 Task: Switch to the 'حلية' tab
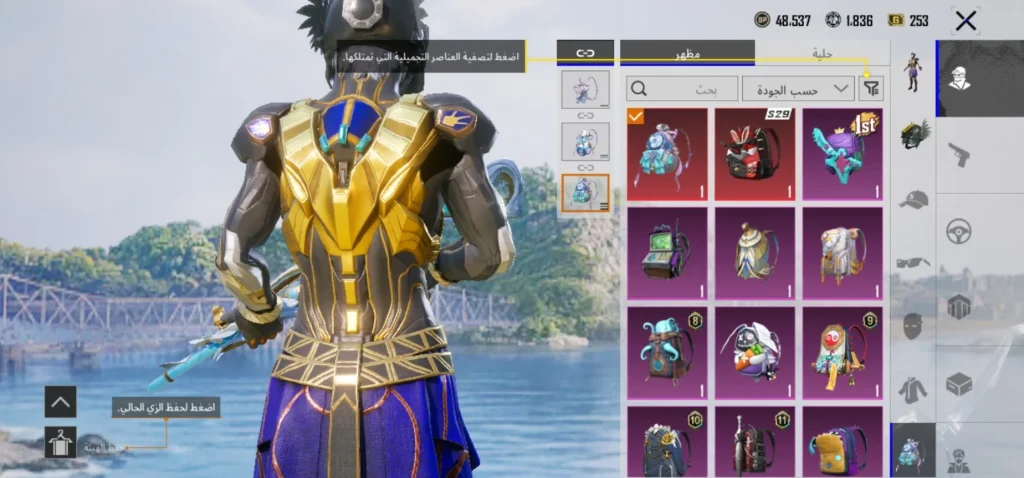click(x=822, y=52)
